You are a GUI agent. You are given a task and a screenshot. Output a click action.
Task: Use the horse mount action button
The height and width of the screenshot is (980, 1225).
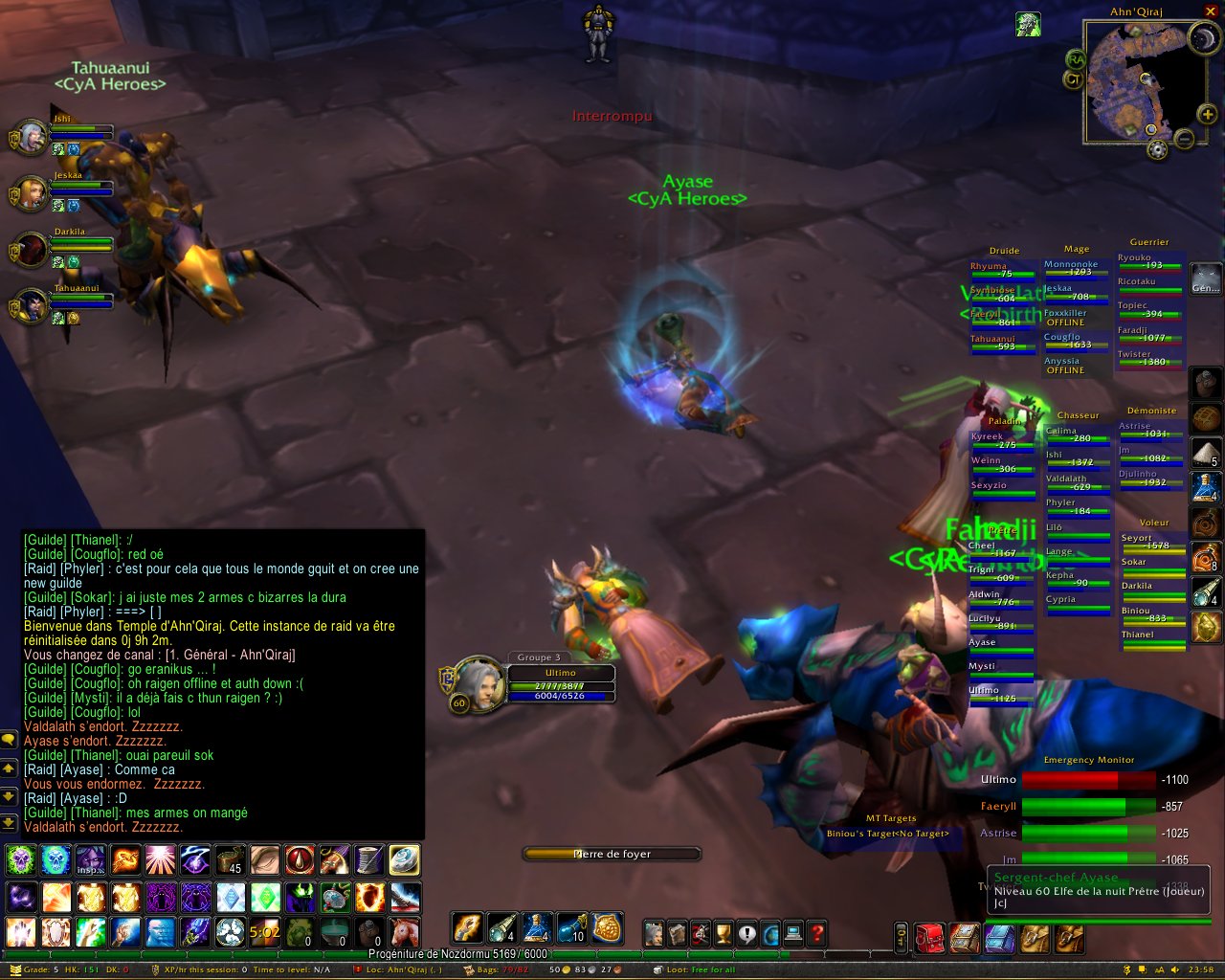click(x=404, y=931)
